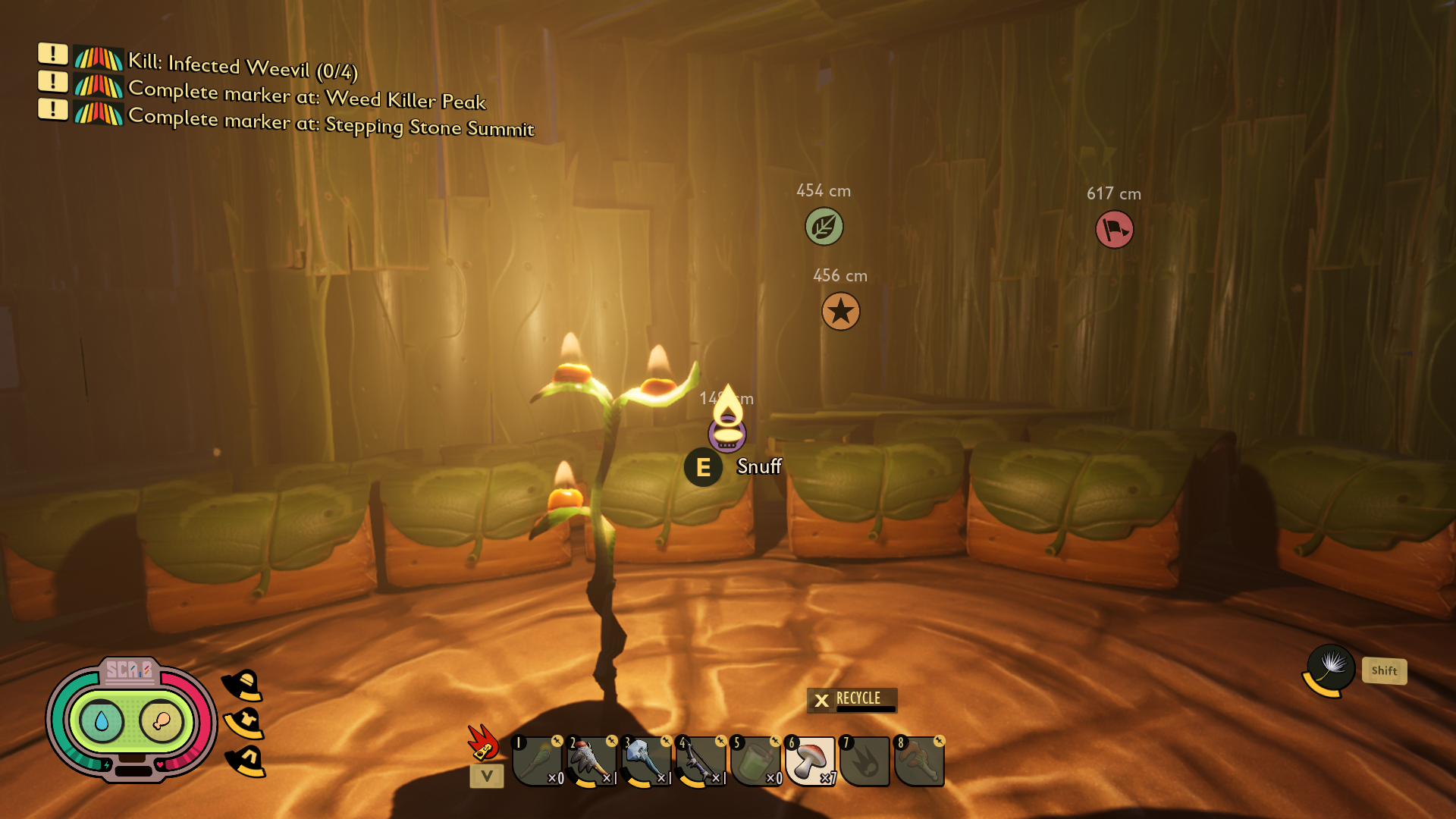Choose the orange axe in slot 8
The image size is (1456, 819).
click(919, 761)
